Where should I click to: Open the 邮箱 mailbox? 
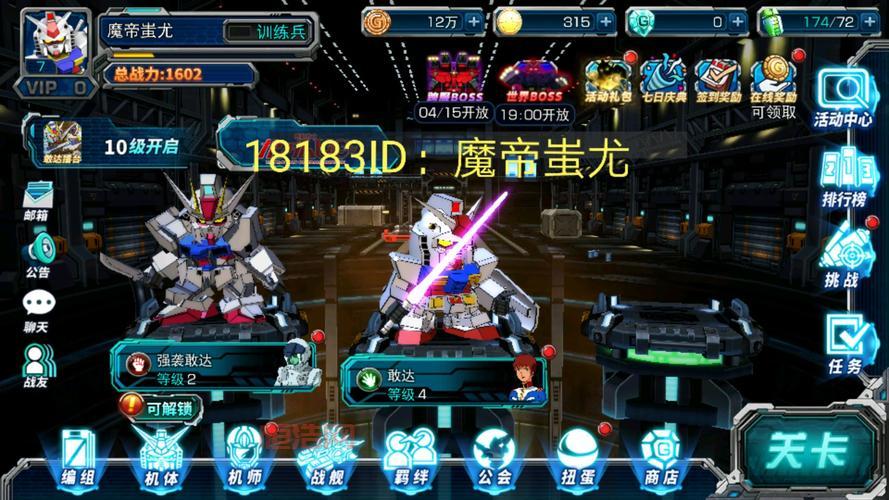pos(38,198)
